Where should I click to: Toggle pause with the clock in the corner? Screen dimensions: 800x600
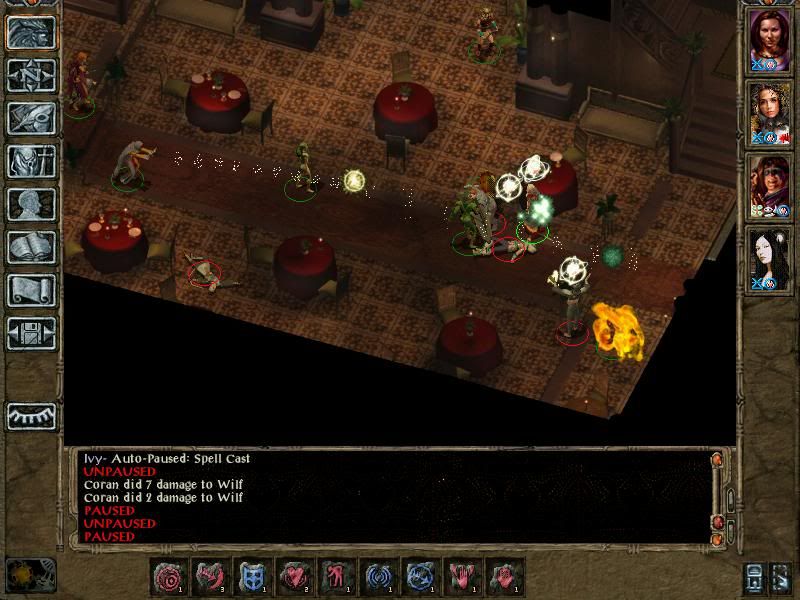click(x=30, y=576)
